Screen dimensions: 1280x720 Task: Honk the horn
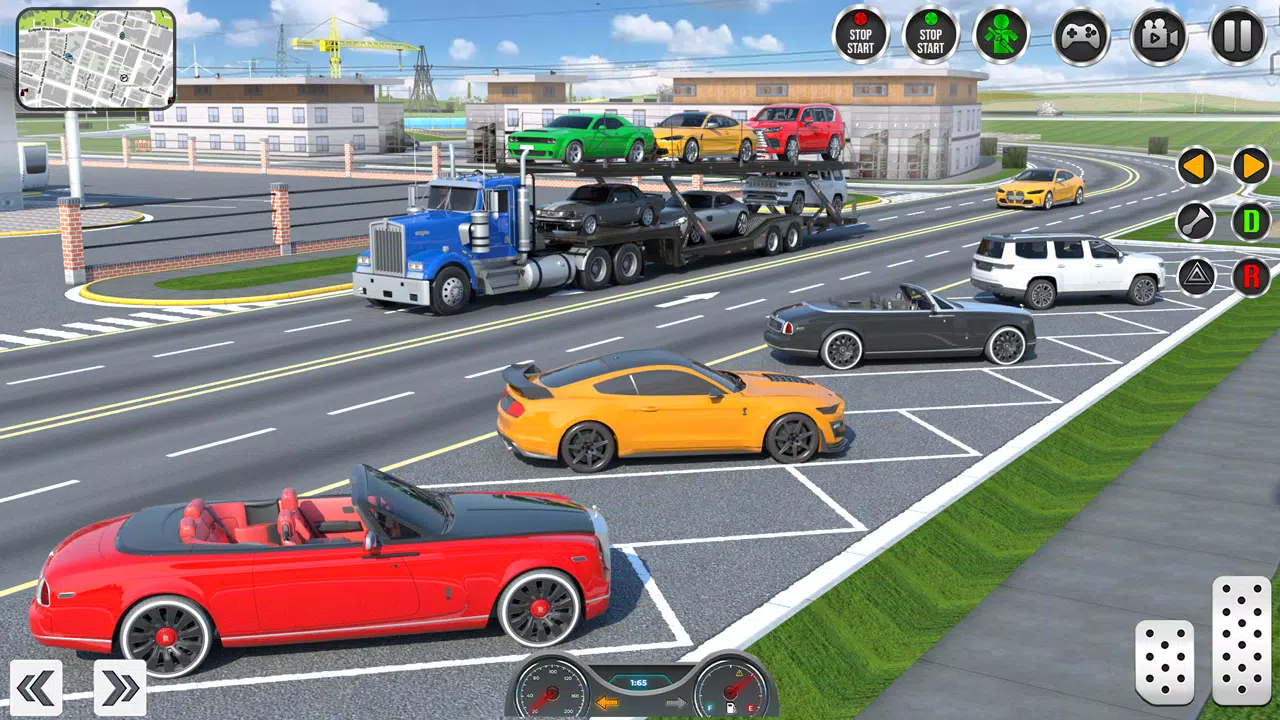(1196, 222)
